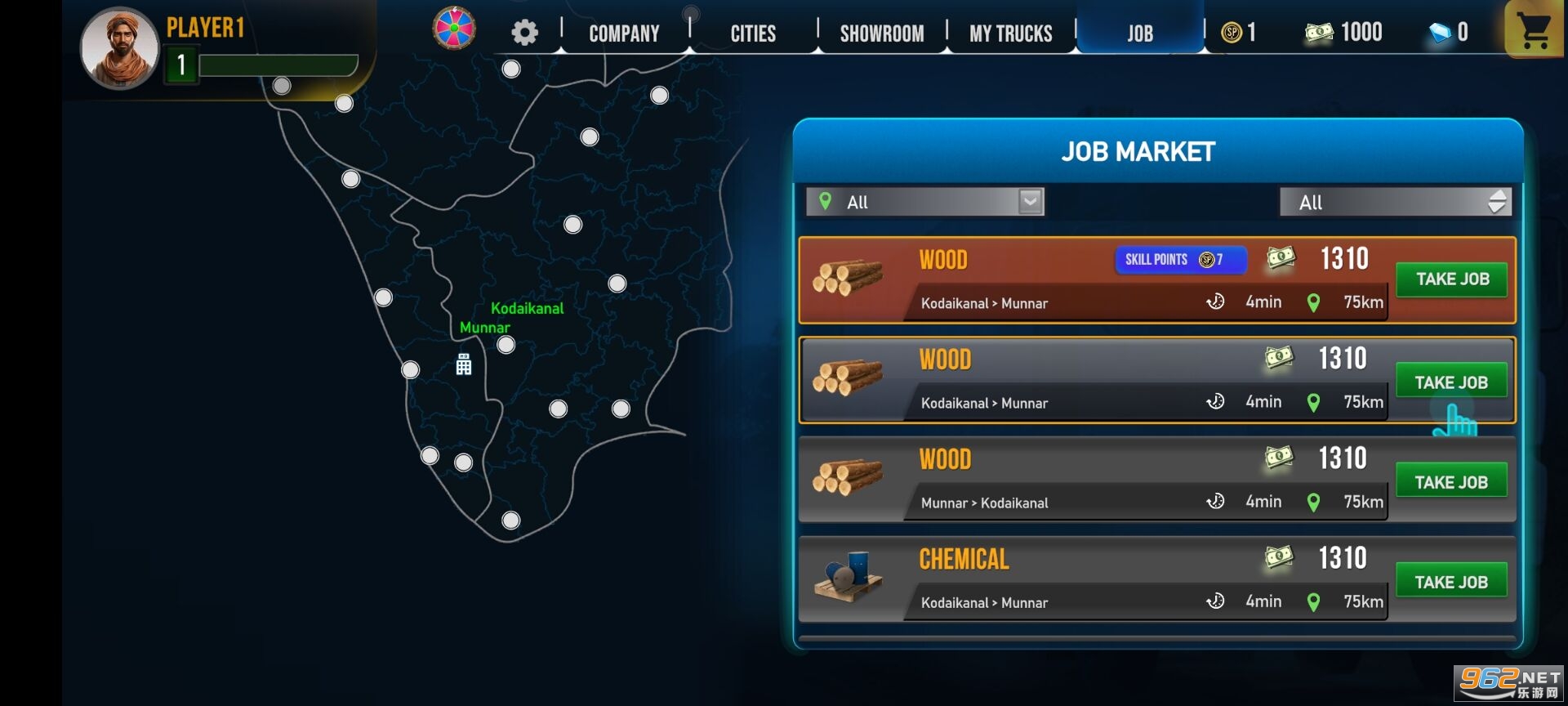Open settings via the gear icon
This screenshot has height=706, width=1568.
point(524,33)
